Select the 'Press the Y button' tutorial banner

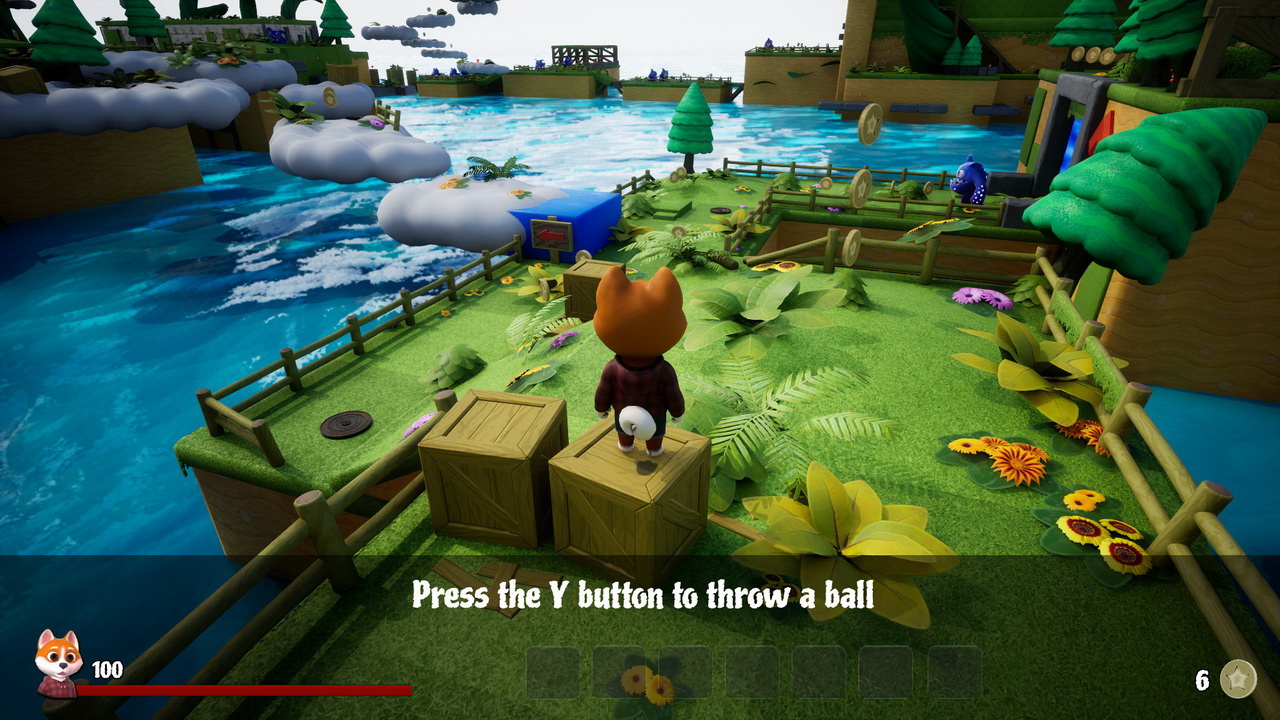tap(640, 593)
